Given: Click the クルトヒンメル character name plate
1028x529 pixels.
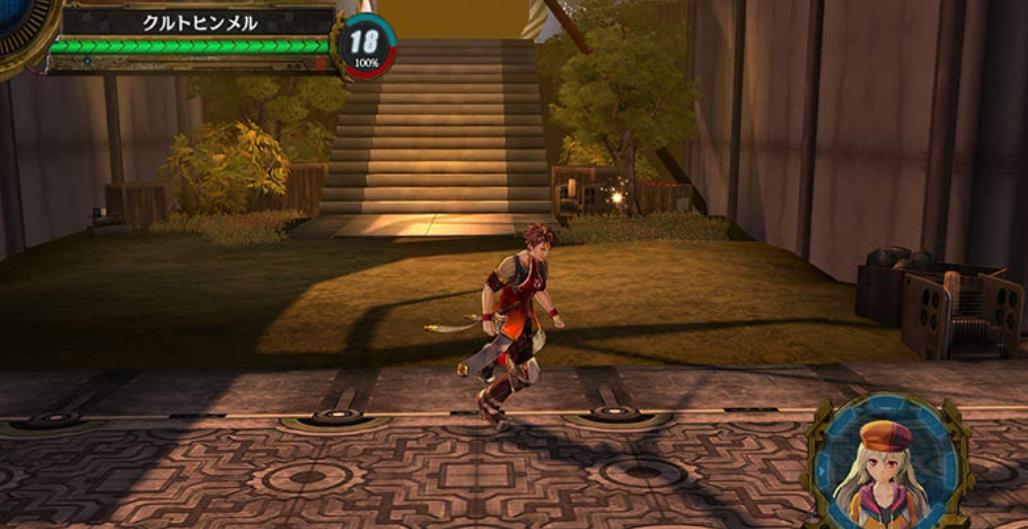Looking at the screenshot, I should 199,22.
